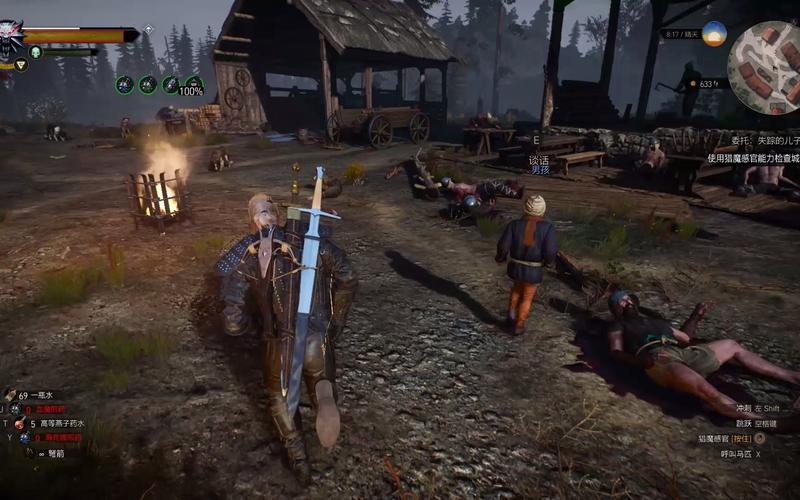This screenshot has height=500, width=800.
Task: Click the green skull toxicity icon
Action: 35,52
